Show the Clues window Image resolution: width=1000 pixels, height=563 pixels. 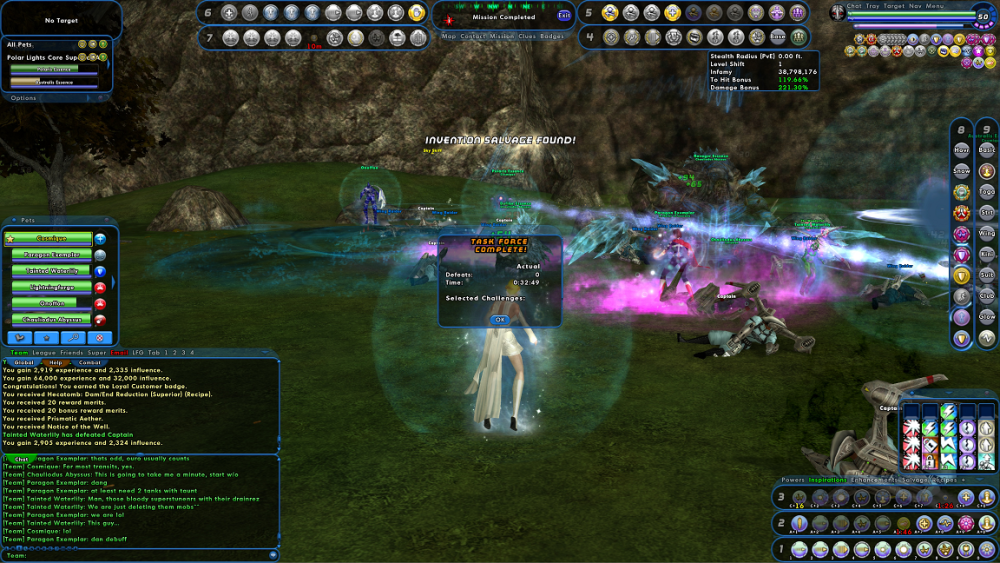(x=525, y=36)
